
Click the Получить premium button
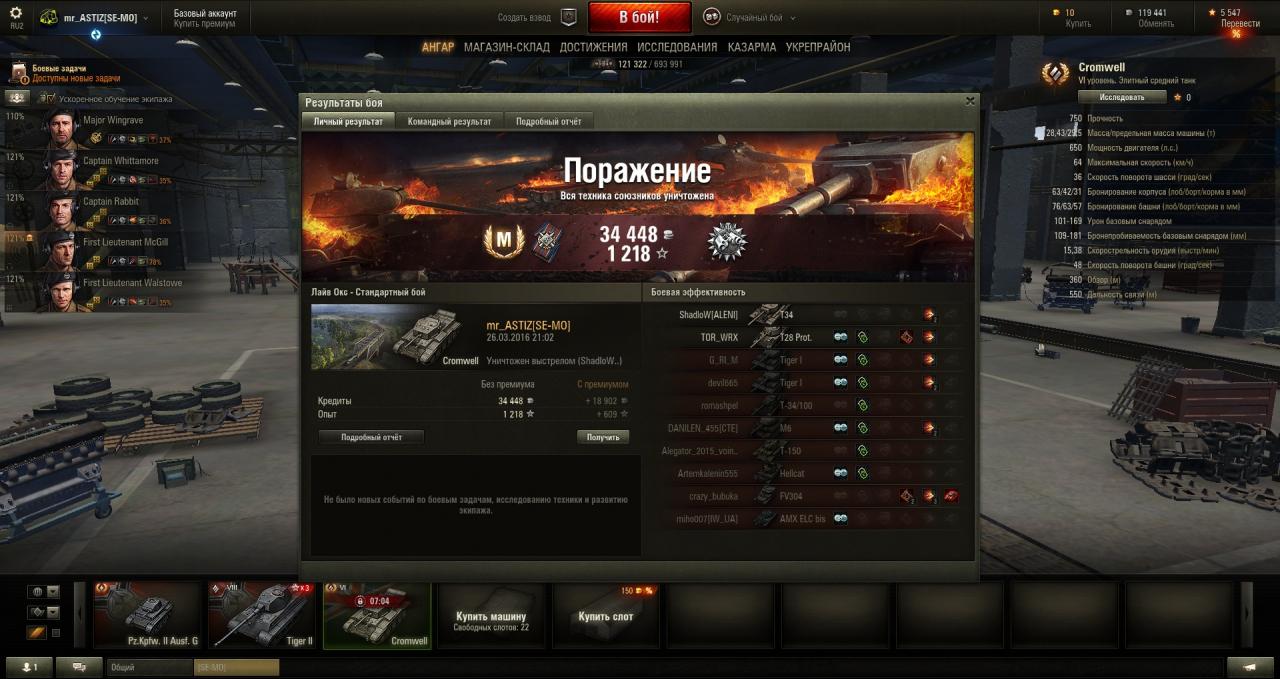click(x=602, y=437)
